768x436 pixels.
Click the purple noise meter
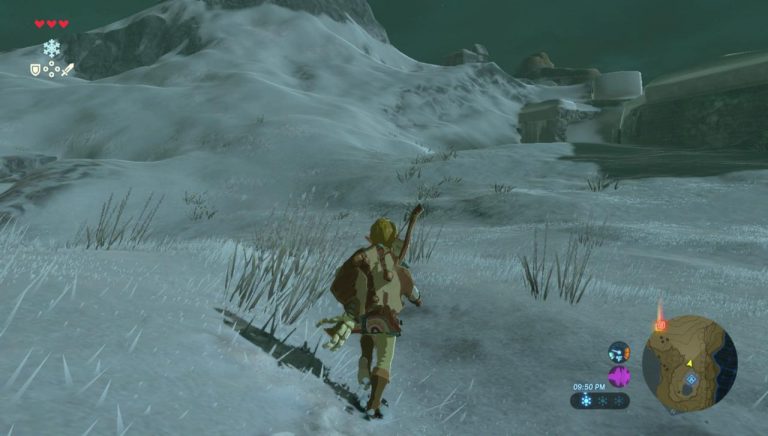[x=619, y=376]
